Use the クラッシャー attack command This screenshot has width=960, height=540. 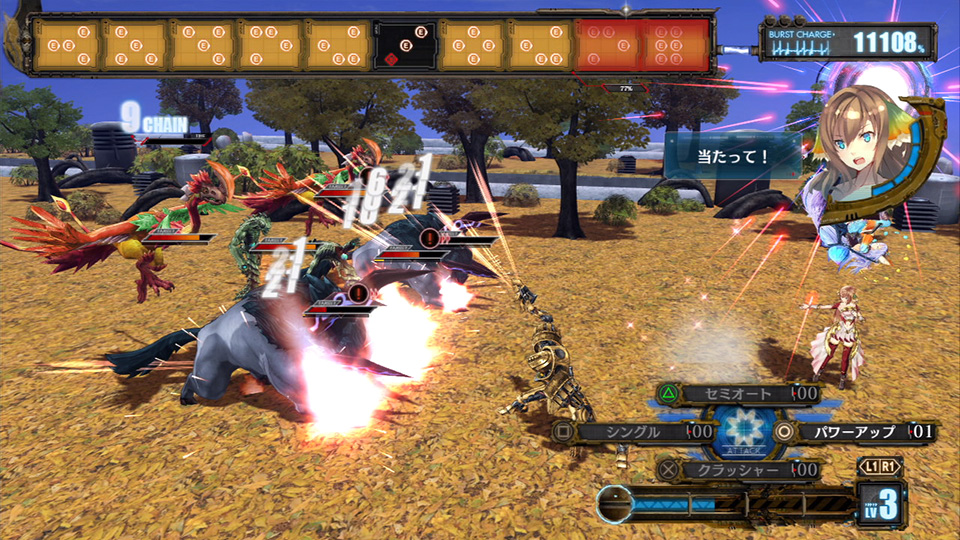click(x=739, y=469)
